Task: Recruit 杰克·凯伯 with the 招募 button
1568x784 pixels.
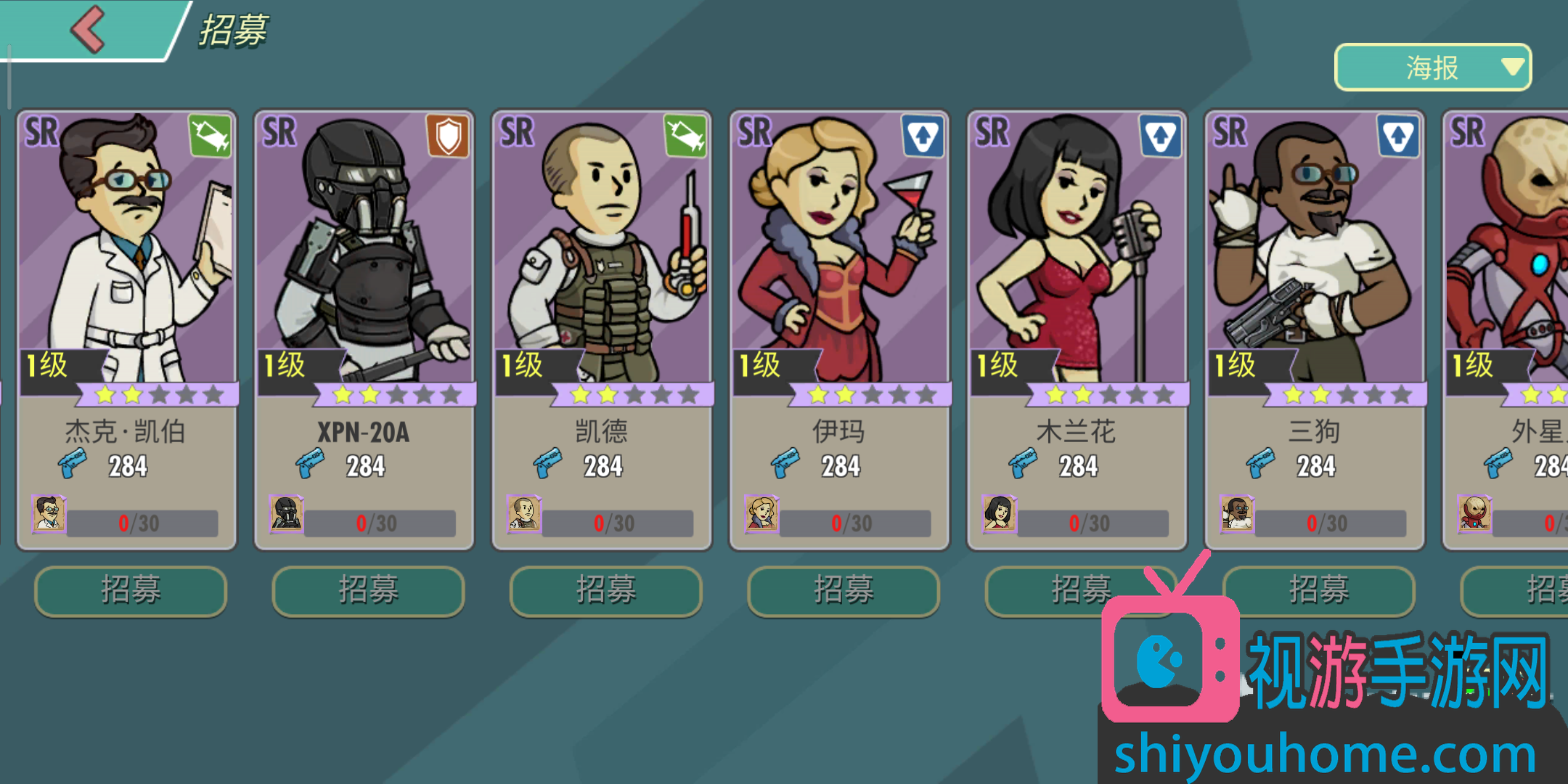Action: [x=131, y=590]
